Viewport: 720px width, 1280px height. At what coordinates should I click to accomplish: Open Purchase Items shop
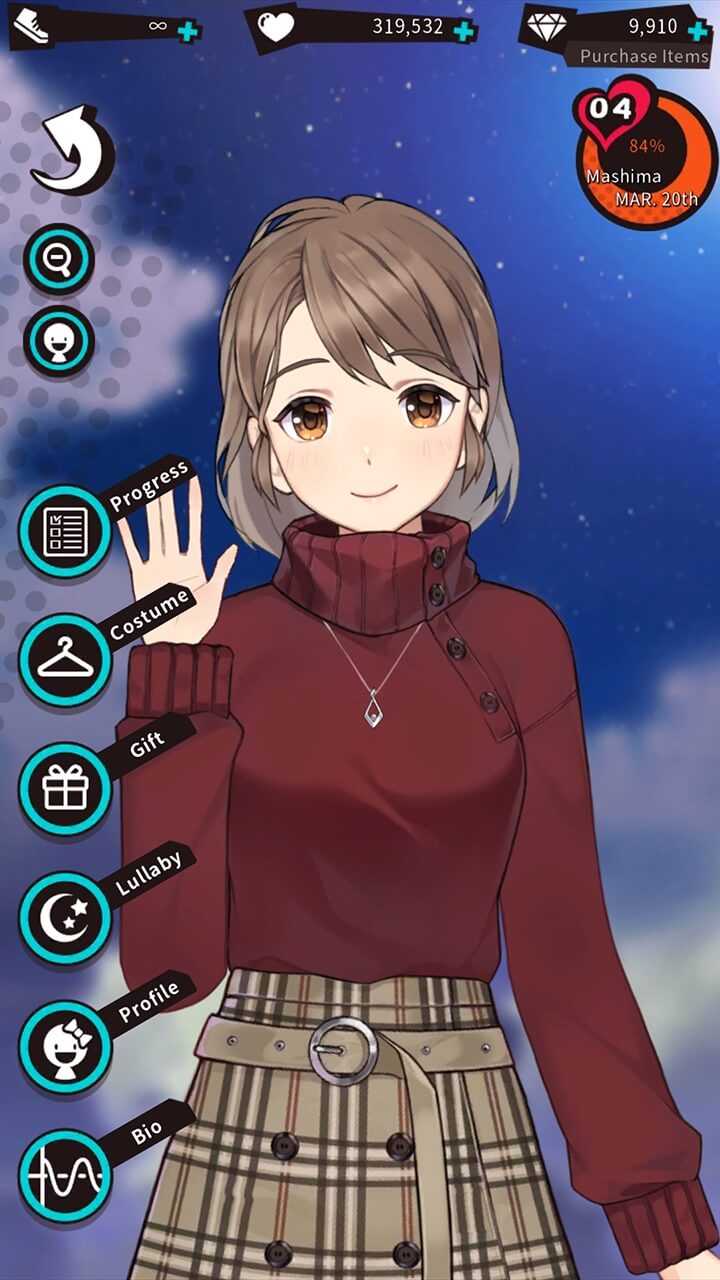click(x=644, y=56)
